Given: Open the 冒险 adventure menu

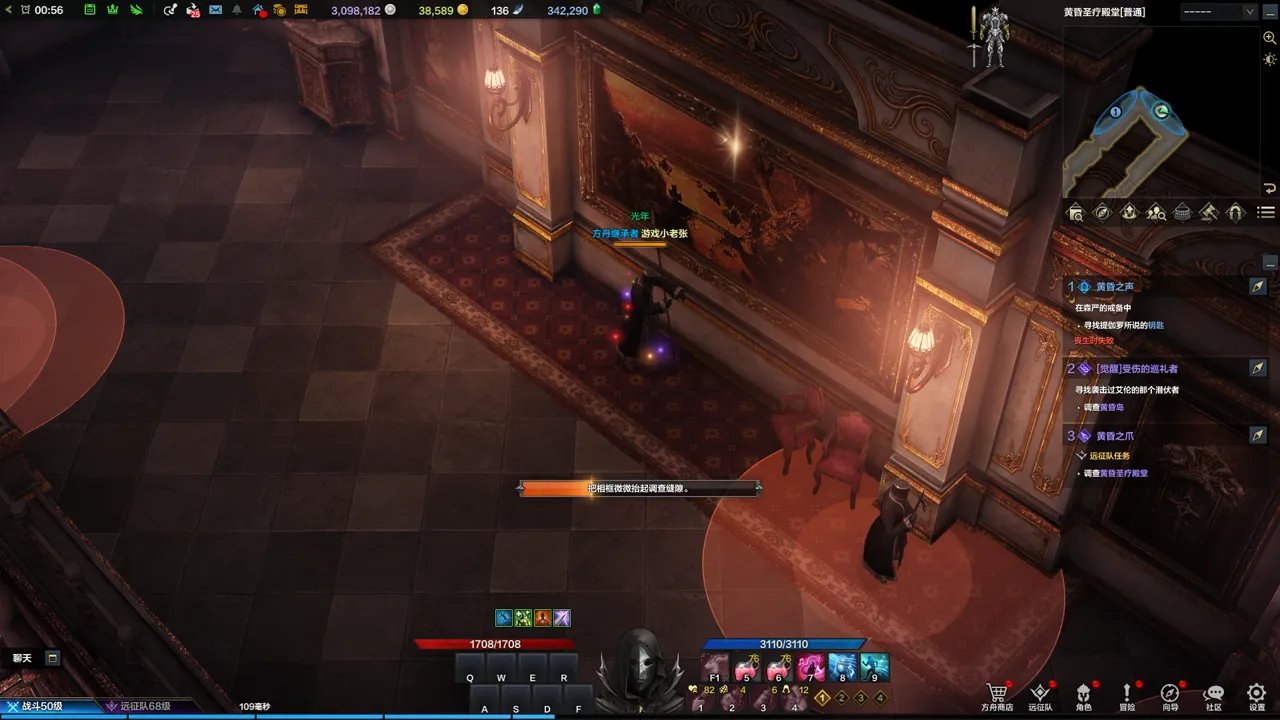Looking at the screenshot, I should [x=1127, y=693].
